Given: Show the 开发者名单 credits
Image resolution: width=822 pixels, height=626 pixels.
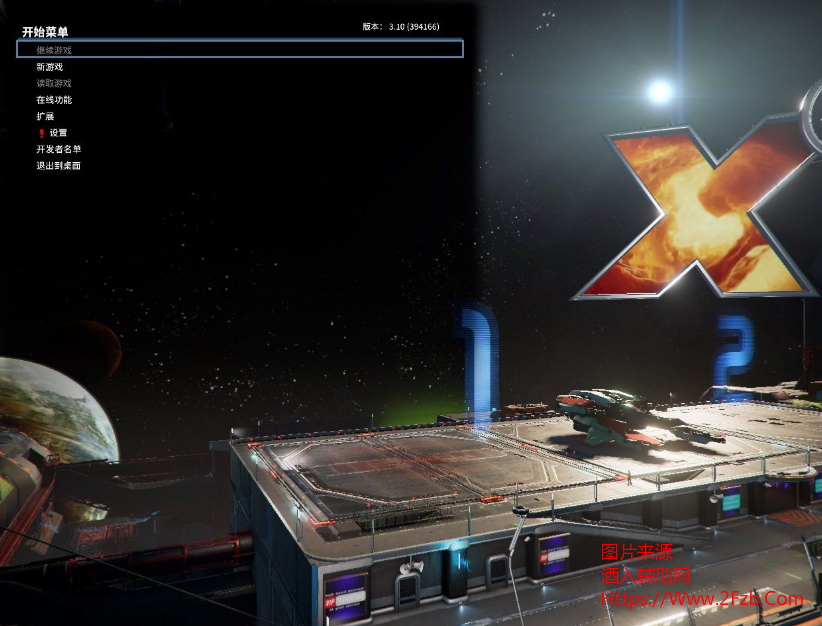Looking at the screenshot, I should [59, 149].
